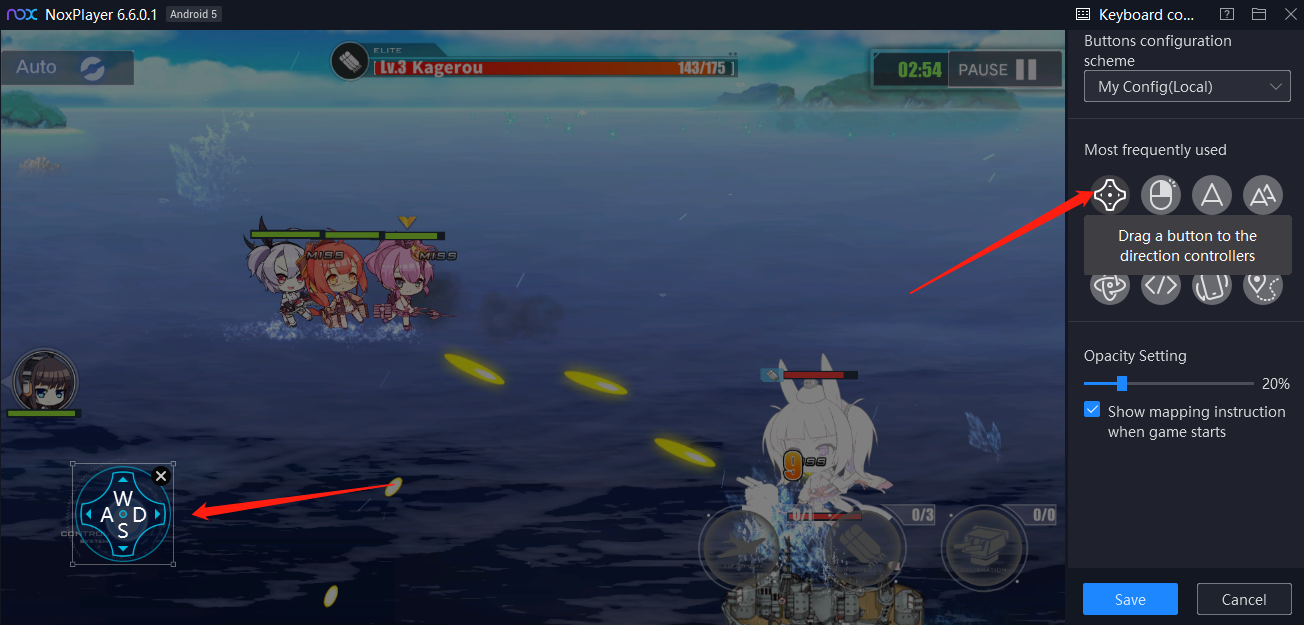This screenshot has width=1304, height=625.
Task: Pause the battle
Action: point(1003,70)
